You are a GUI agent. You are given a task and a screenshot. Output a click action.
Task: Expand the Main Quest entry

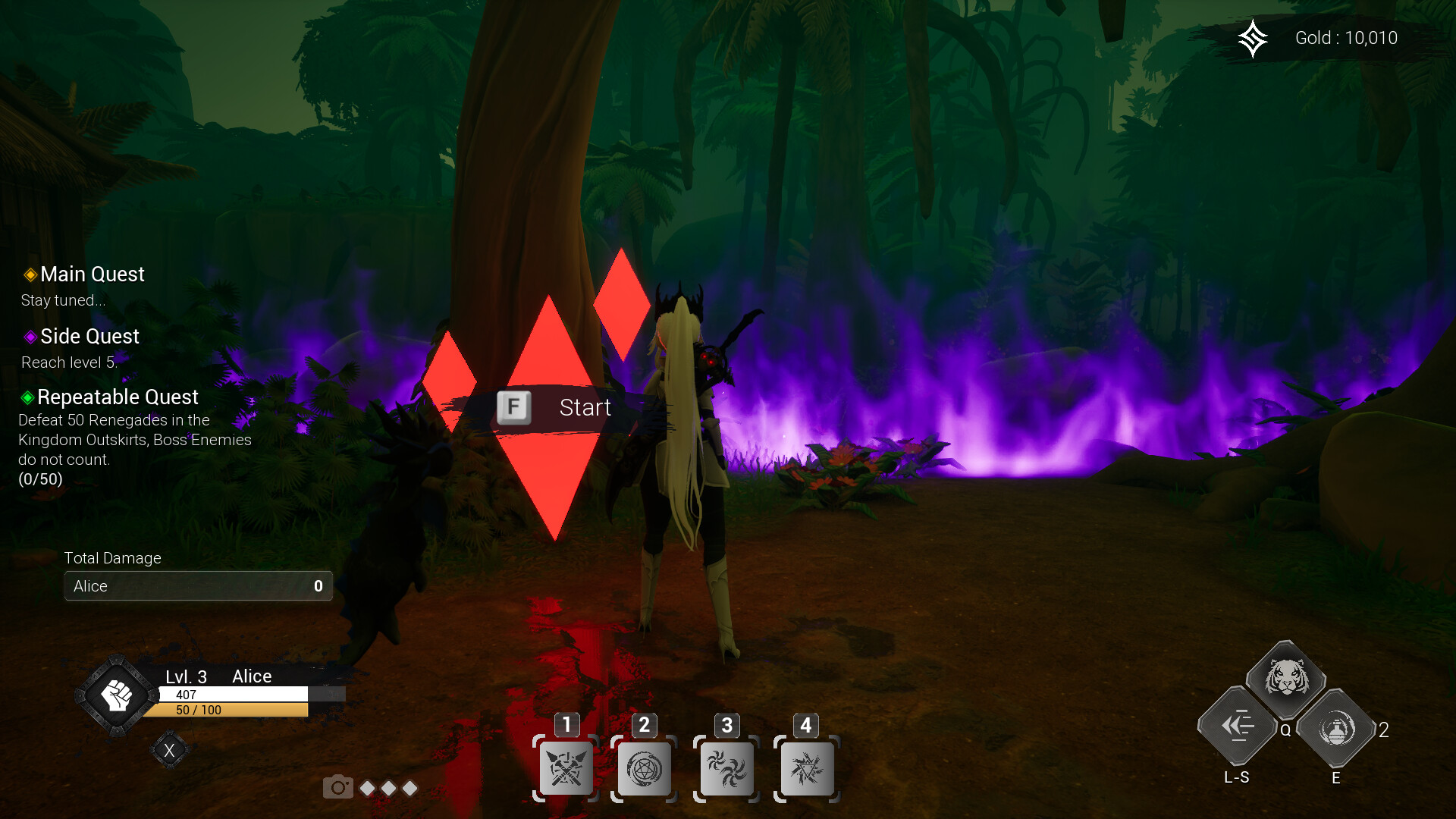coord(91,275)
